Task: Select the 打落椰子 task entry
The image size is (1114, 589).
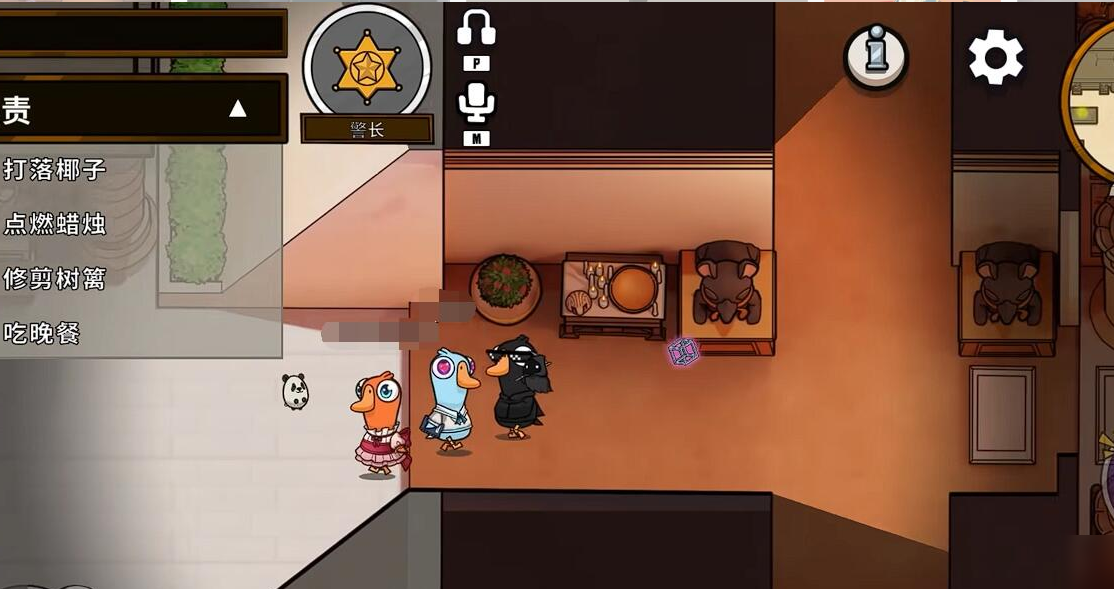Action: tap(55, 169)
